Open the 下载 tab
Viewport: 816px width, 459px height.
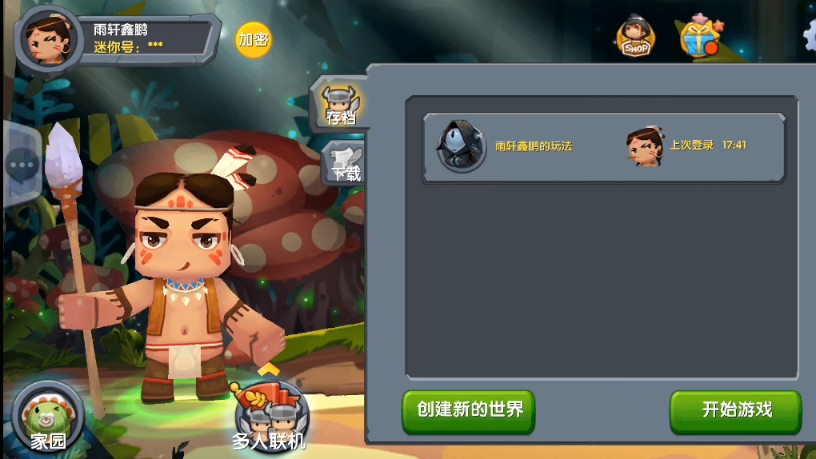click(x=342, y=162)
